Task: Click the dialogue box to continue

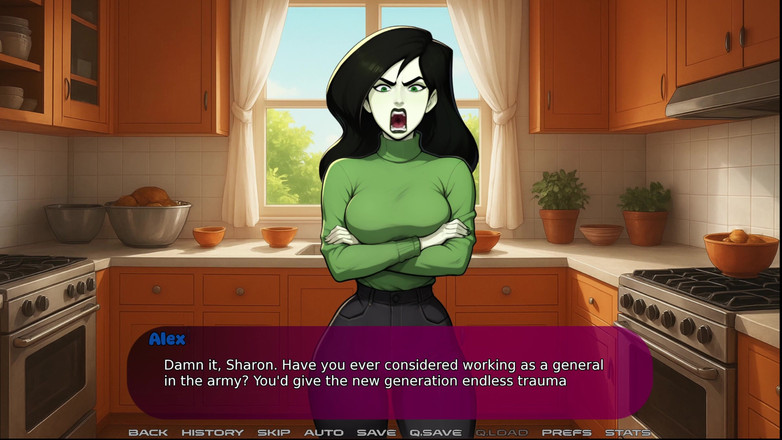Action: tap(390, 372)
